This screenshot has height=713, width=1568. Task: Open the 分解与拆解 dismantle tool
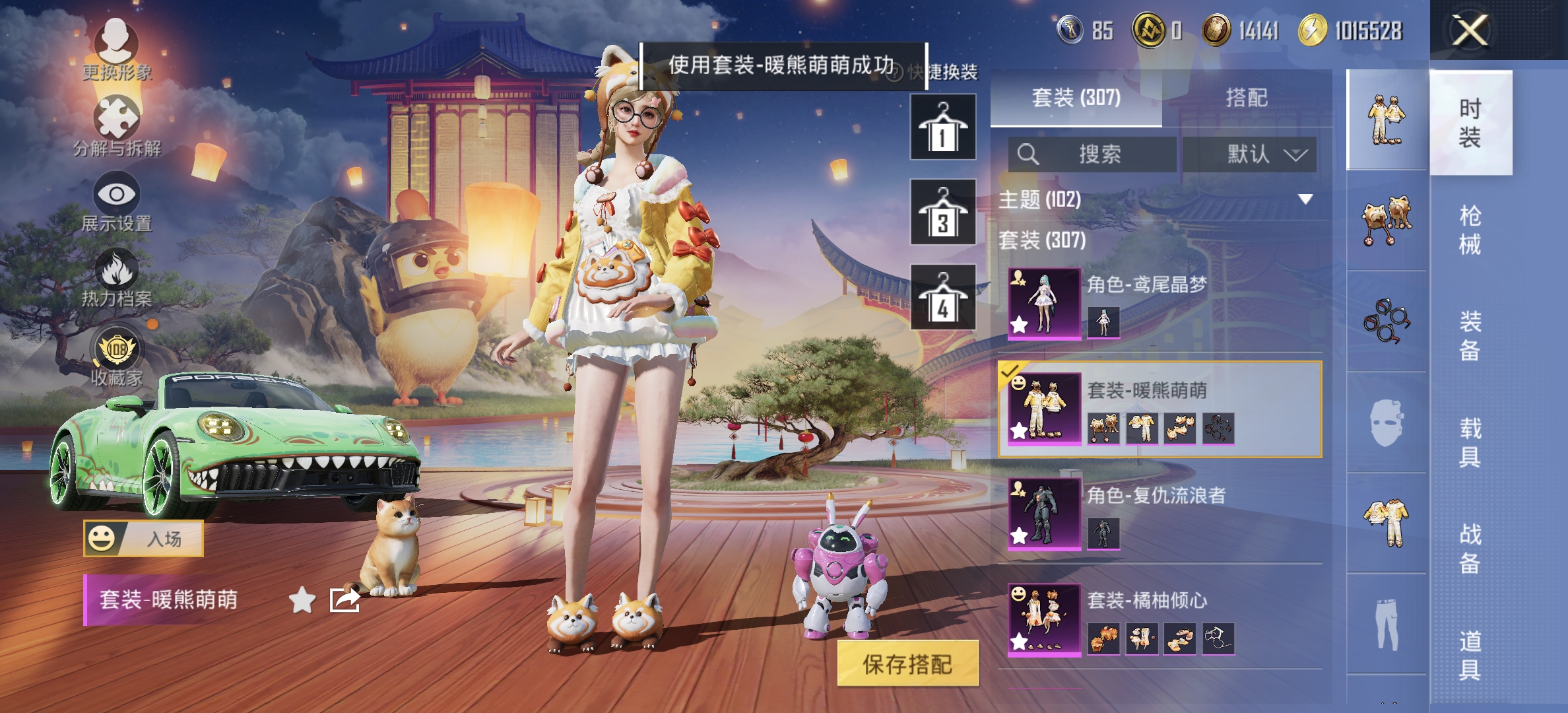click(x=117, y=116)
